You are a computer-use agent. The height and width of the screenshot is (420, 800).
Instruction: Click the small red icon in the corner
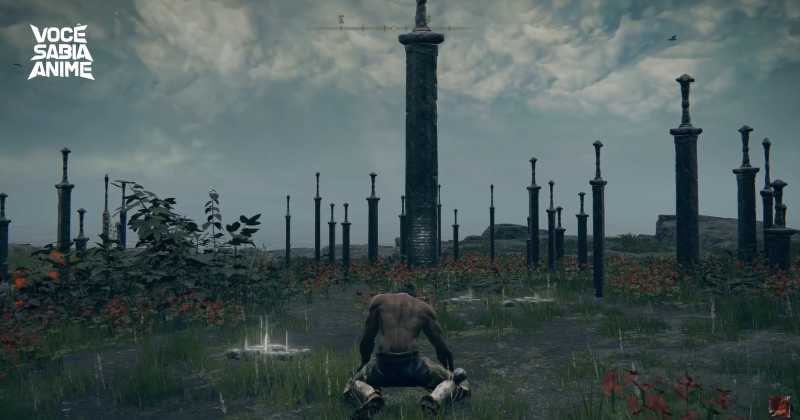click(779, 405)
